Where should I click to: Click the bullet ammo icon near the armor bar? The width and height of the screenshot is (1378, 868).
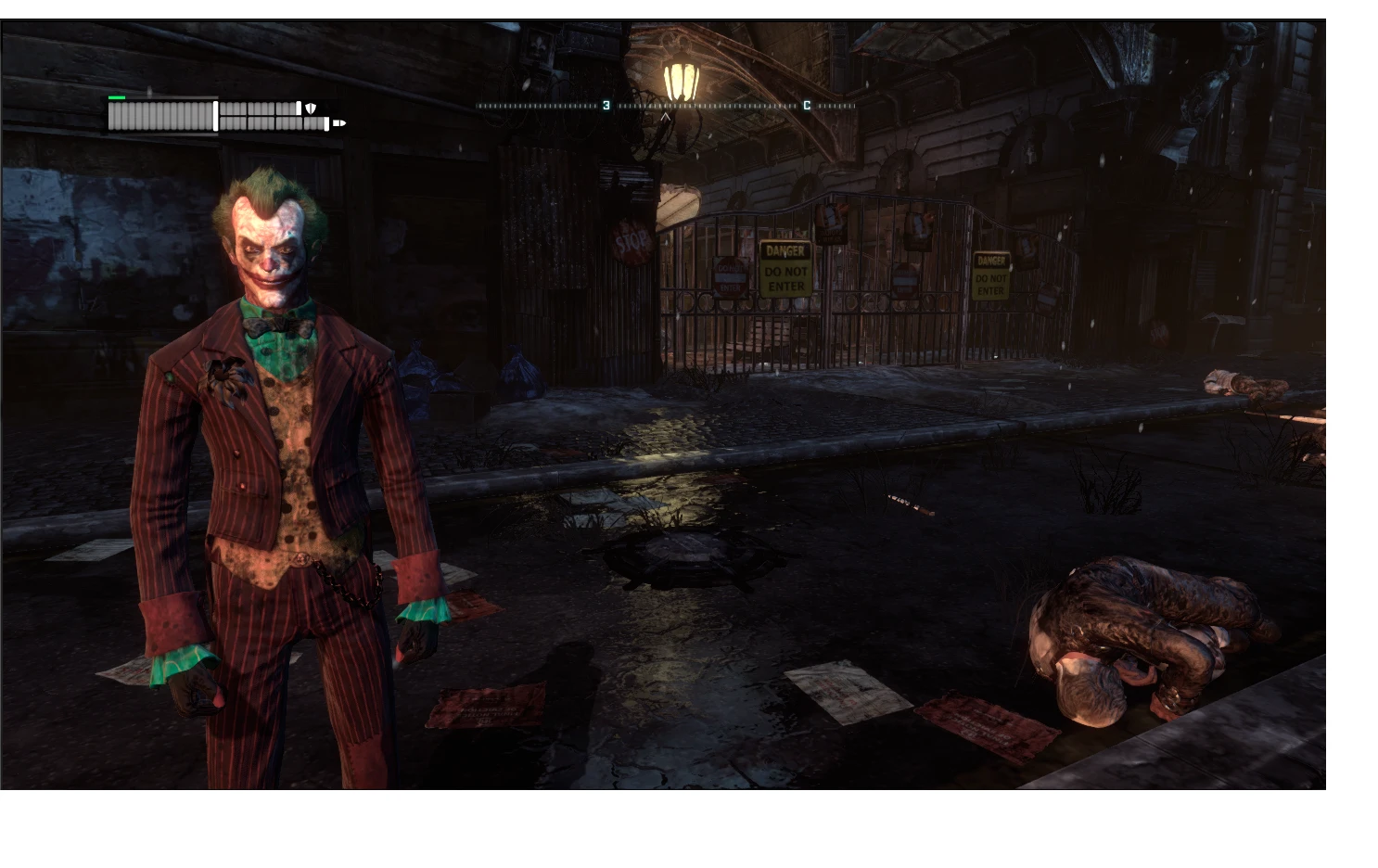click(339, 122)
